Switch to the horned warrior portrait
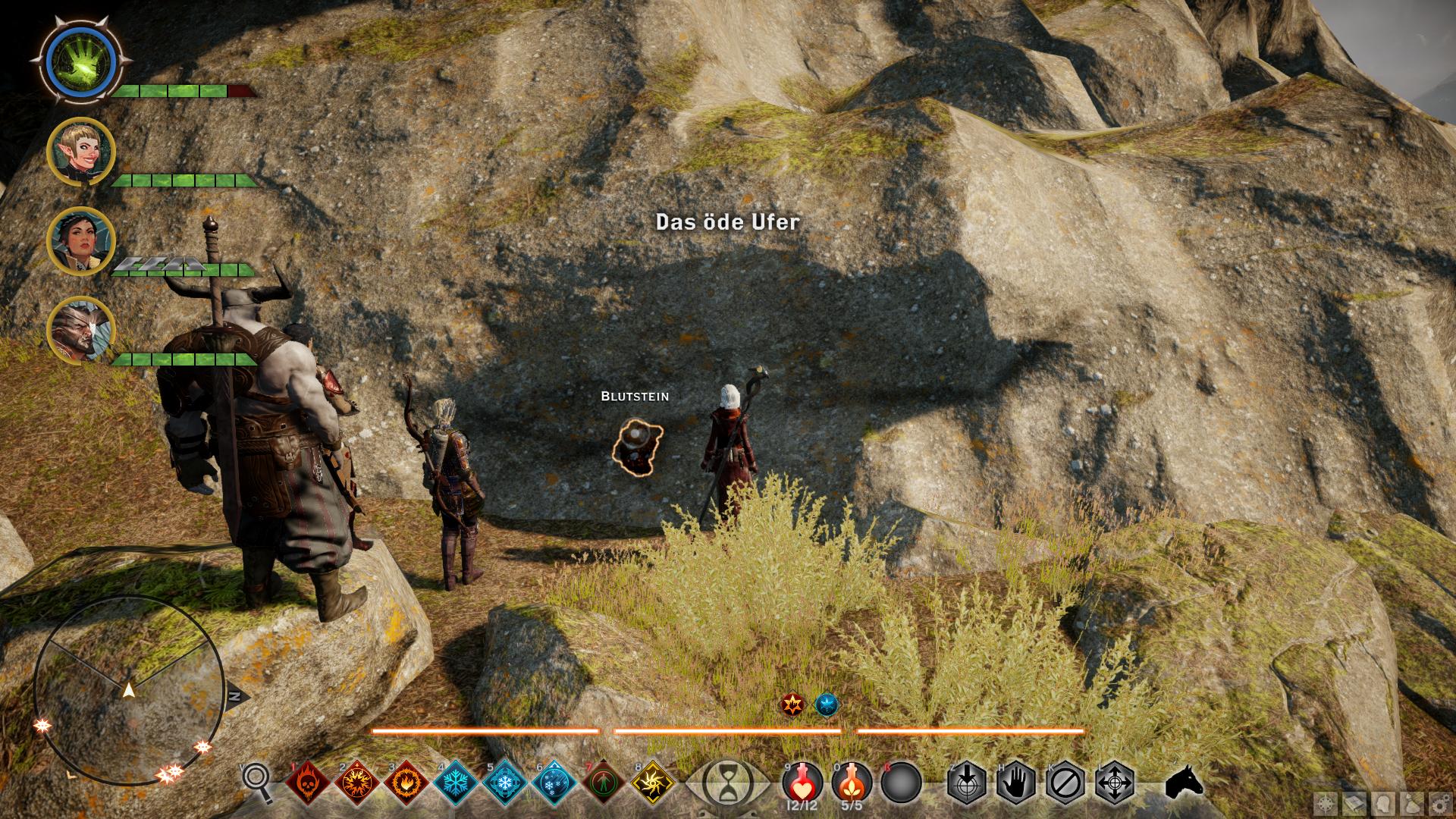 click(x=80, y=331)
